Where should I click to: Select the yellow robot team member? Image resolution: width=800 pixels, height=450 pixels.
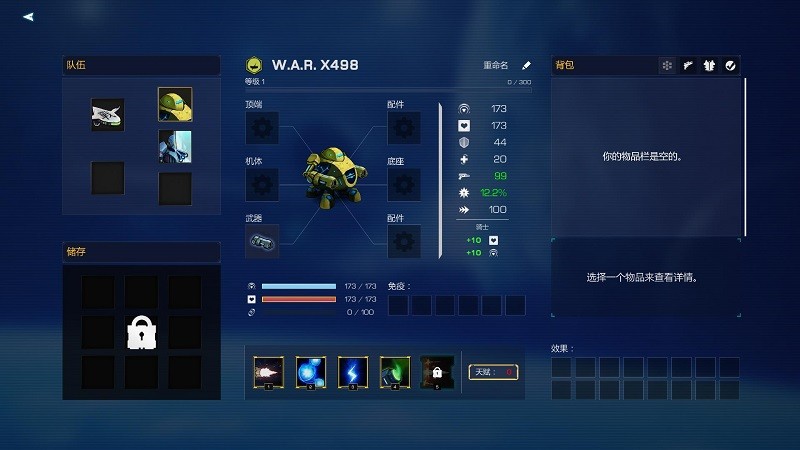(x=175, y=104)
